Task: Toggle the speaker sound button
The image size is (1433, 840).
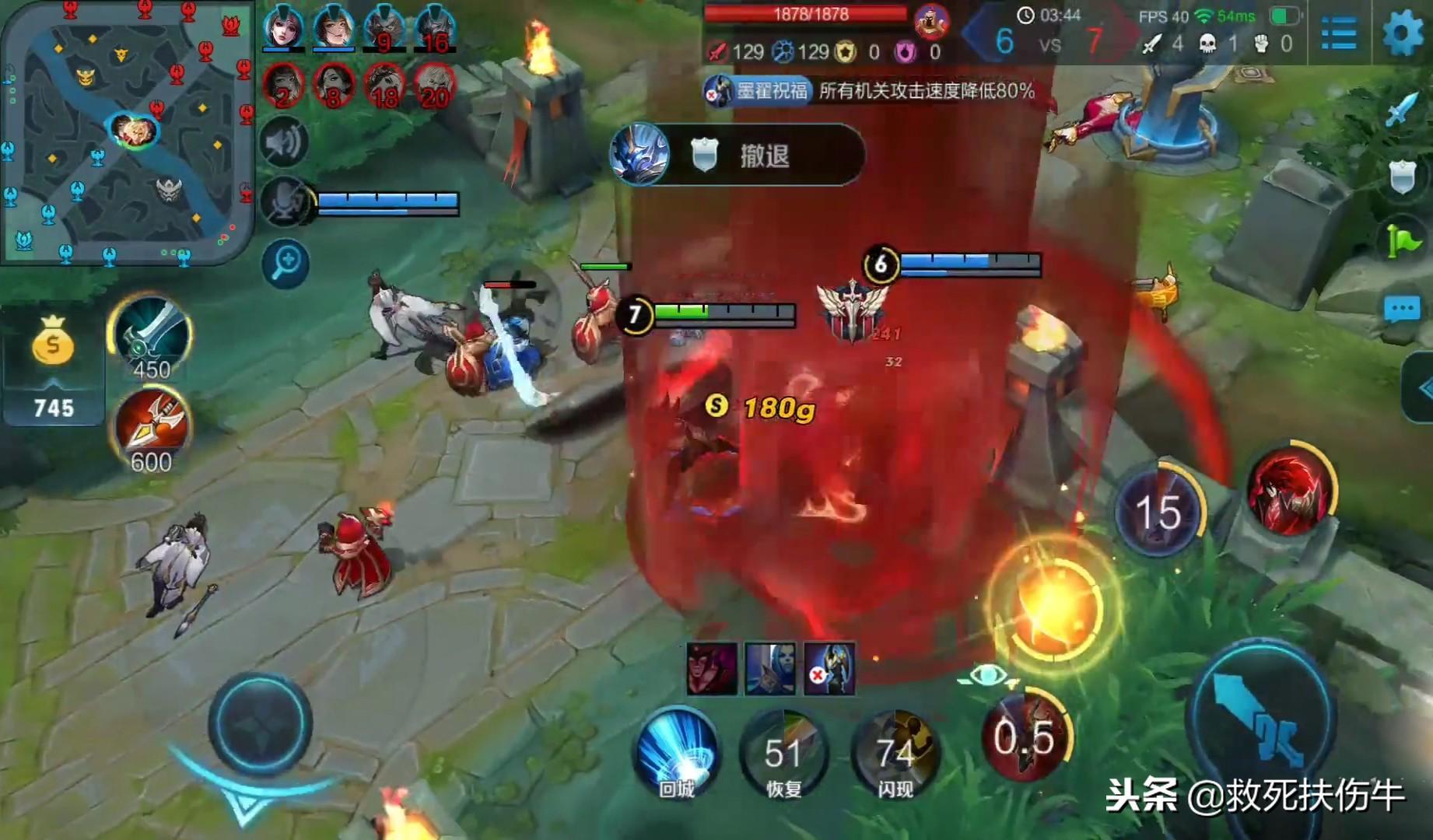Action: pyautogui.click(x=285, y=142)
